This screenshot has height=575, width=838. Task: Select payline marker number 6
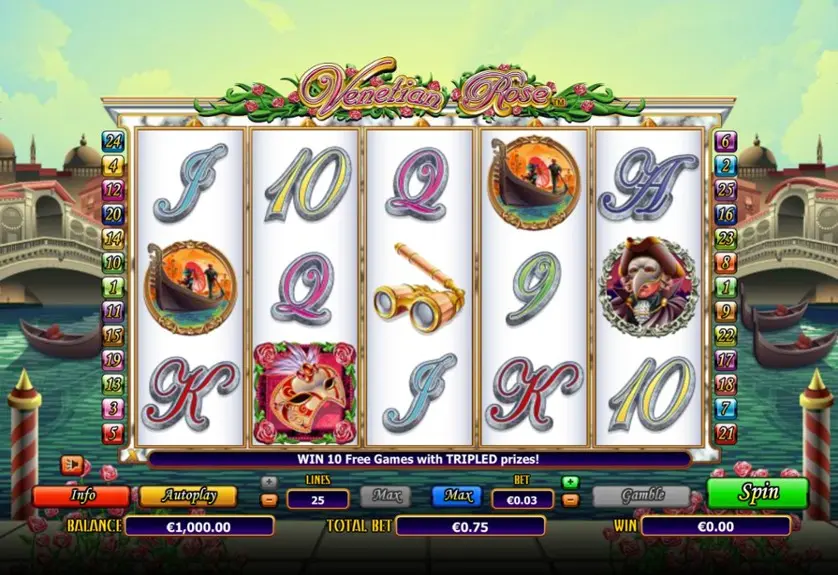(x=726, y=141)
